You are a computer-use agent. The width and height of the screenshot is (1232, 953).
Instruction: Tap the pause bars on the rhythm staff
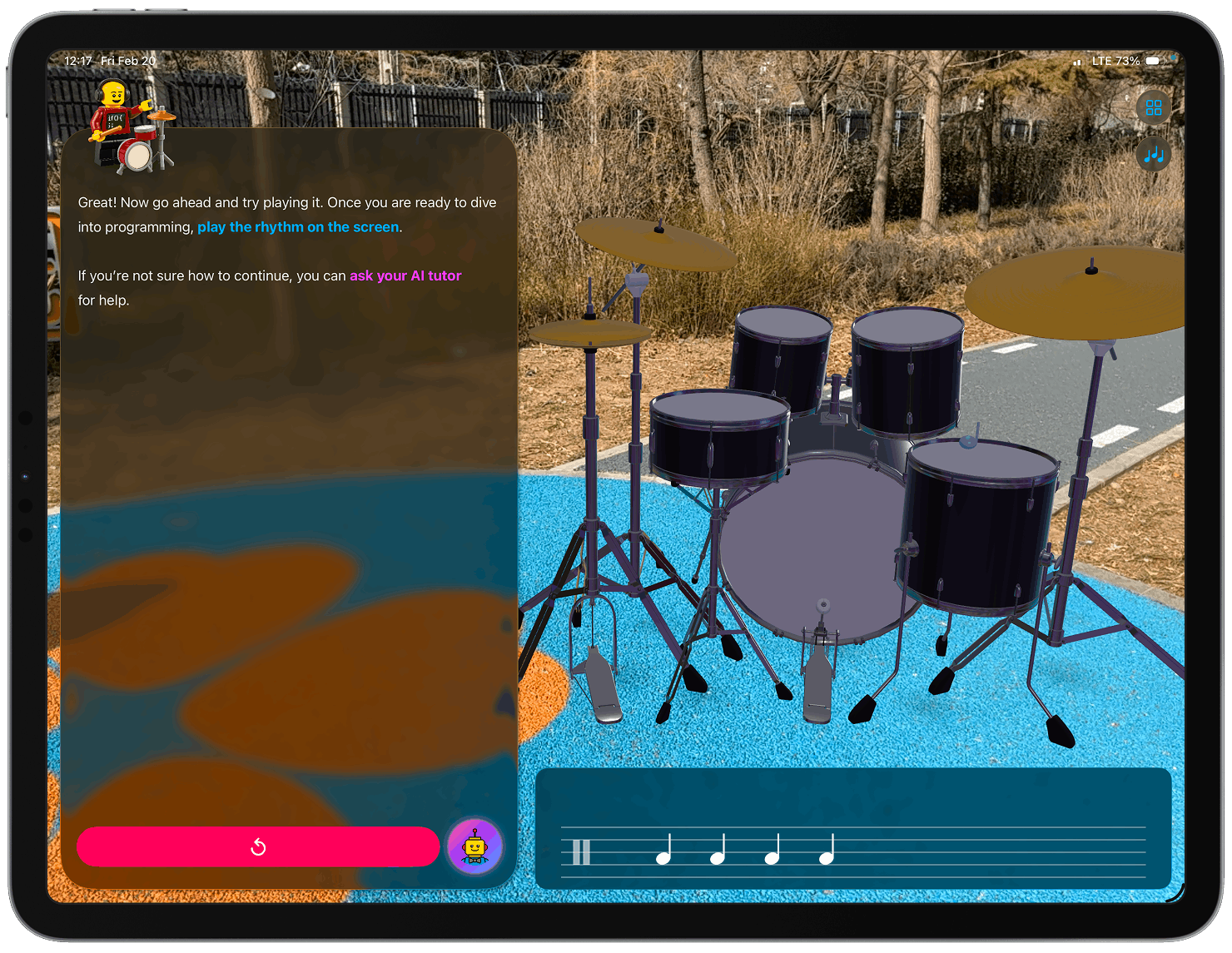point(581,851)
